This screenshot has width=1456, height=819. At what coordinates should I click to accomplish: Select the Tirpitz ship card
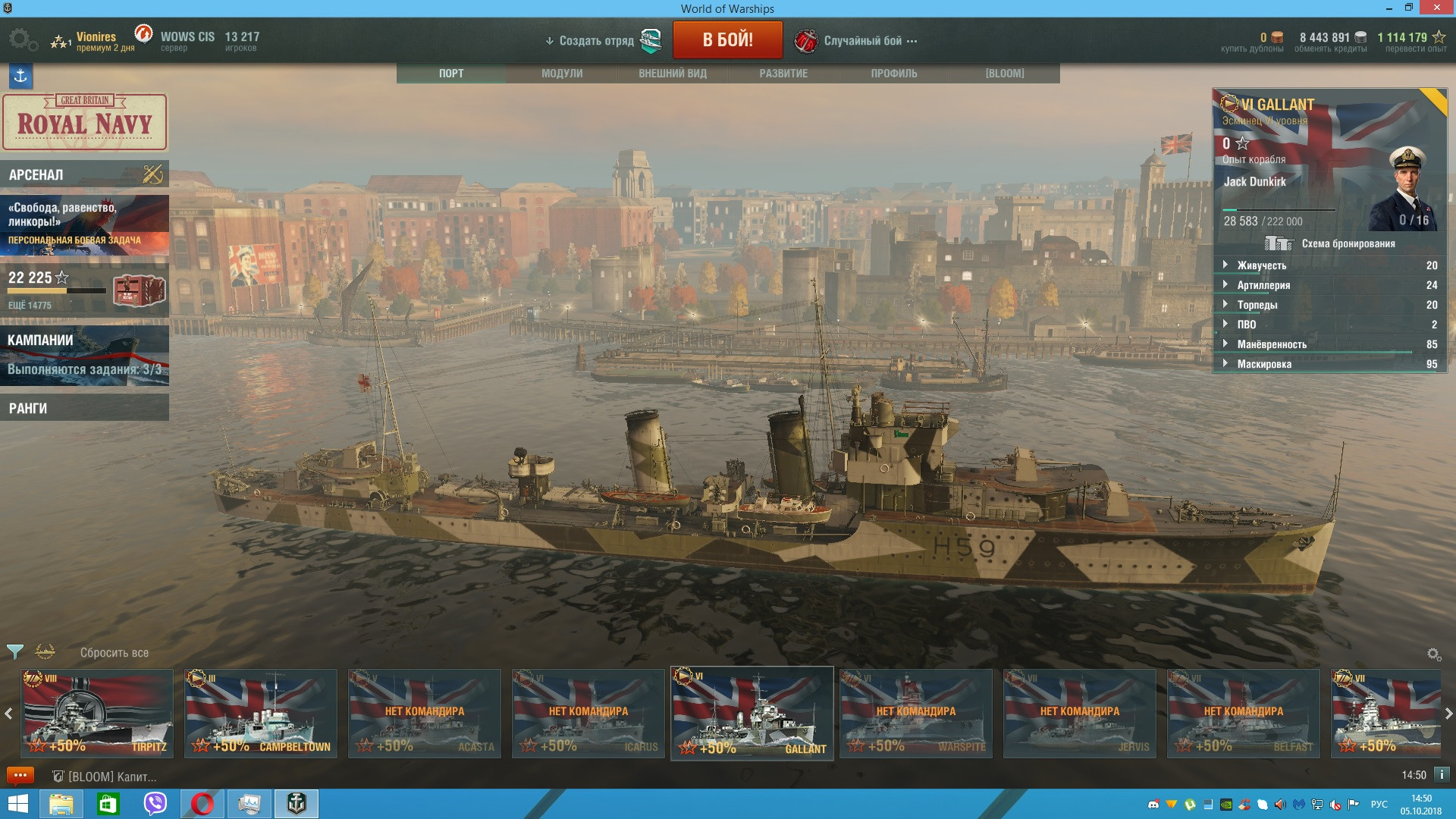click(x=97, y=713)
